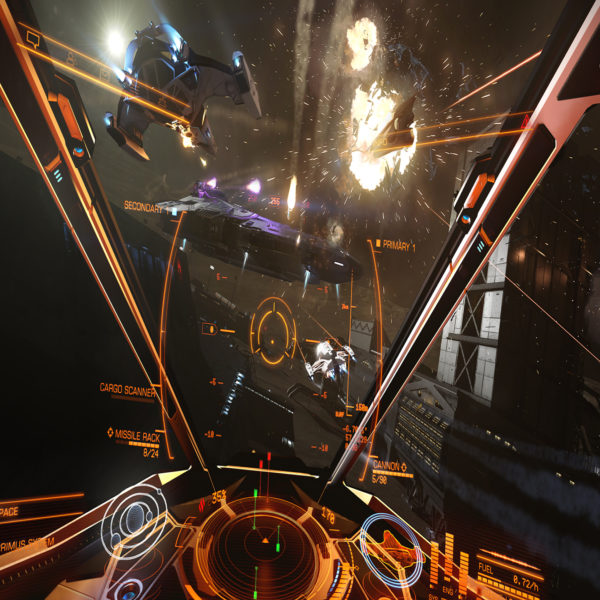Select the Cannon weapon

click(388, 466)
